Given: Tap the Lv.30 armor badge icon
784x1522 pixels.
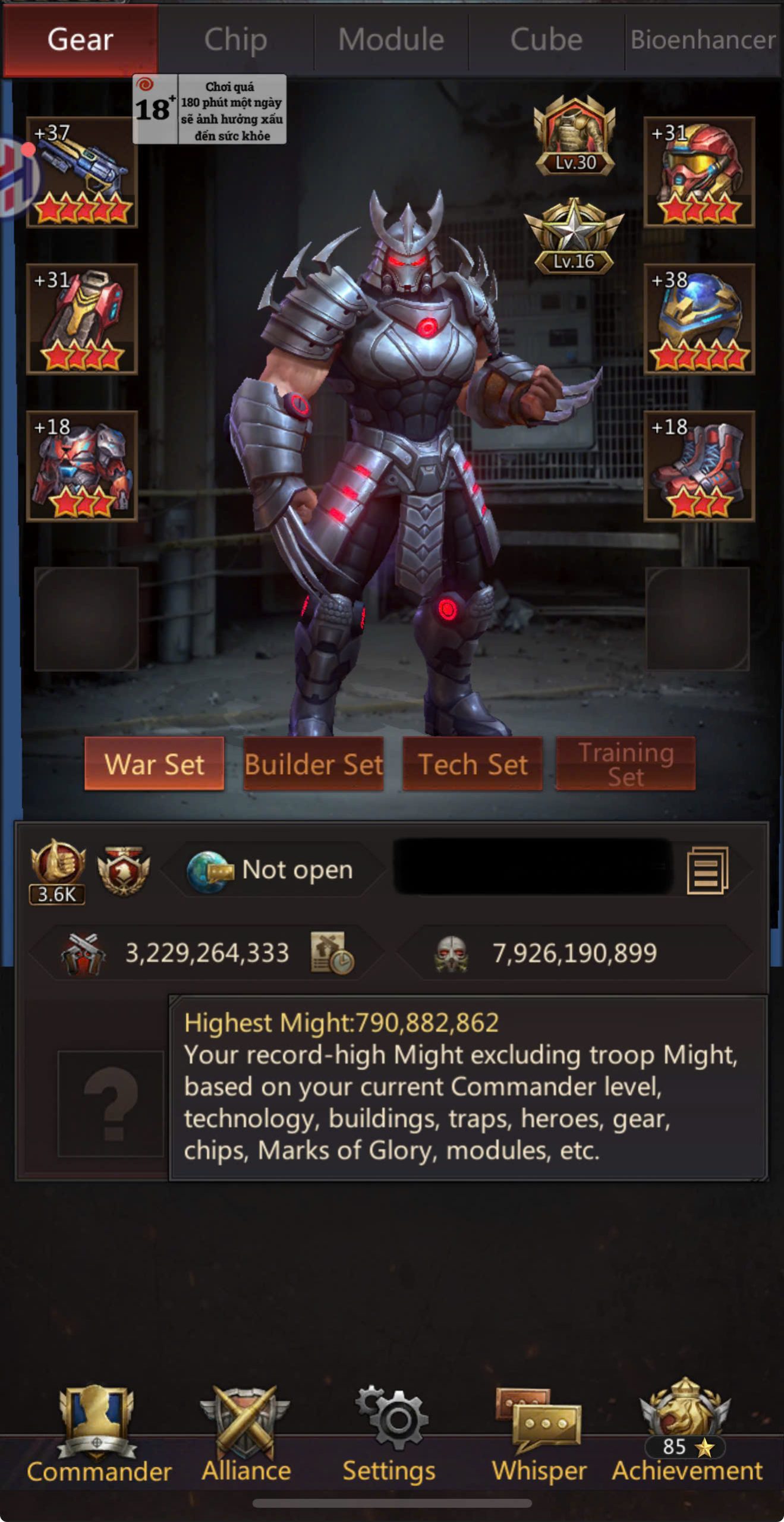Looking at the screenshot, I should pyautogui.click(x=574, y=137).
